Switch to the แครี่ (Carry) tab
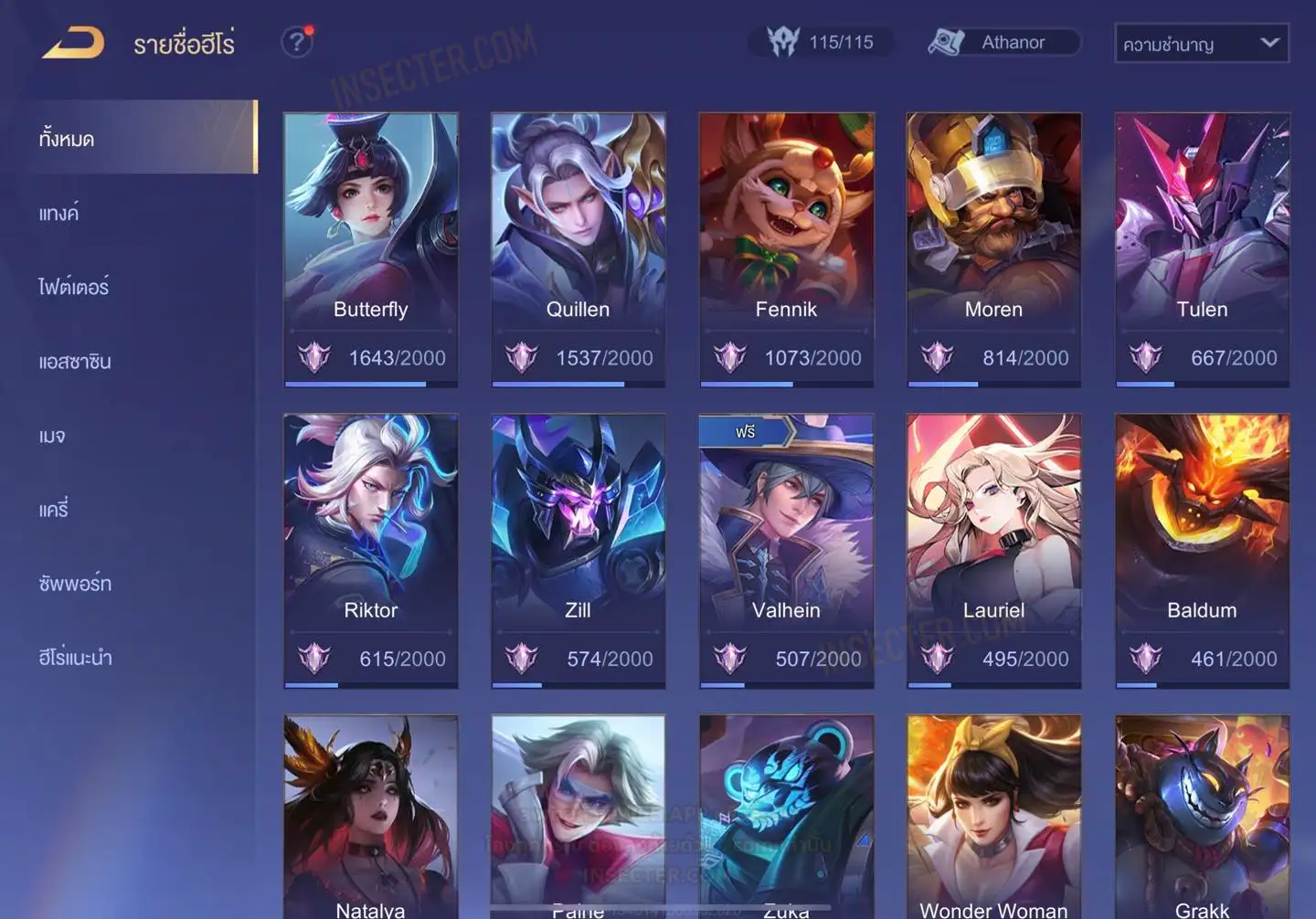The image size is (1316, 919). tap(54, 510)
